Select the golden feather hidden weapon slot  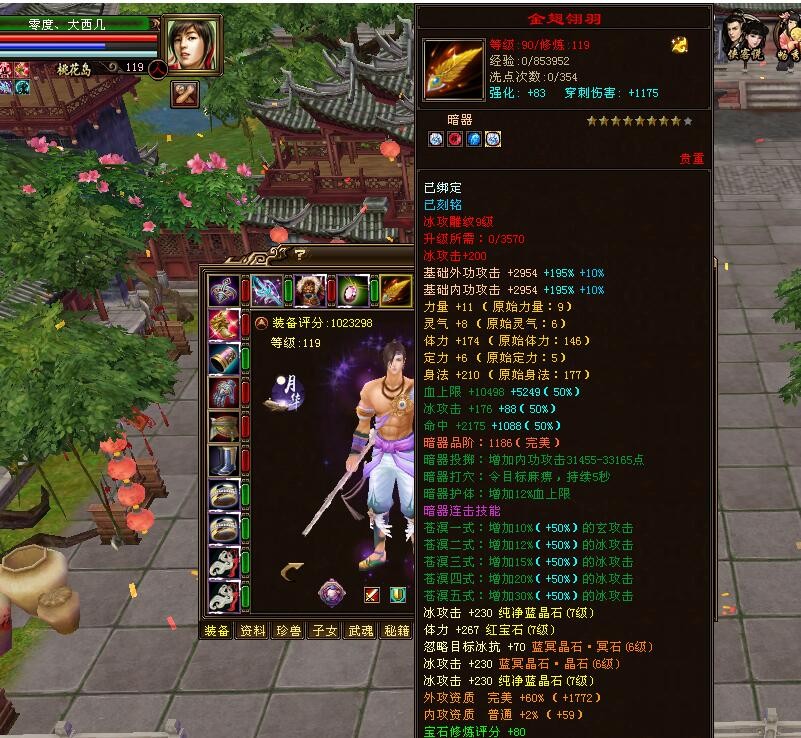coord(396,291)
